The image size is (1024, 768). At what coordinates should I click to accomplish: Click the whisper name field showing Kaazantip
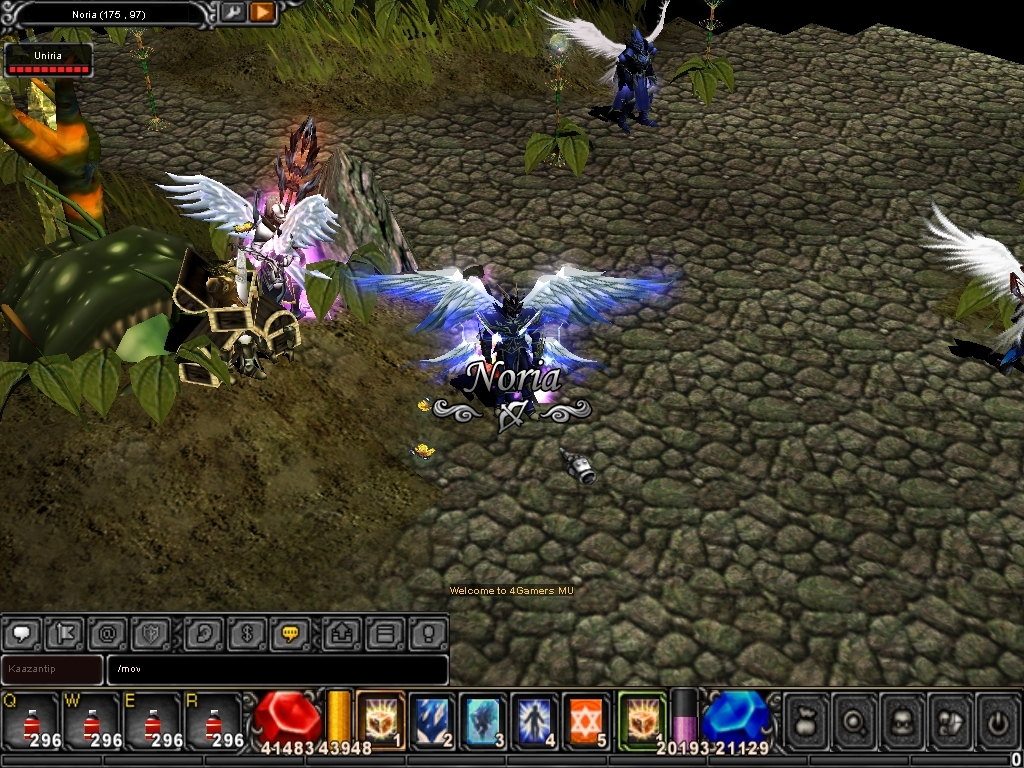pyautogui.click(x=52, y=669)
